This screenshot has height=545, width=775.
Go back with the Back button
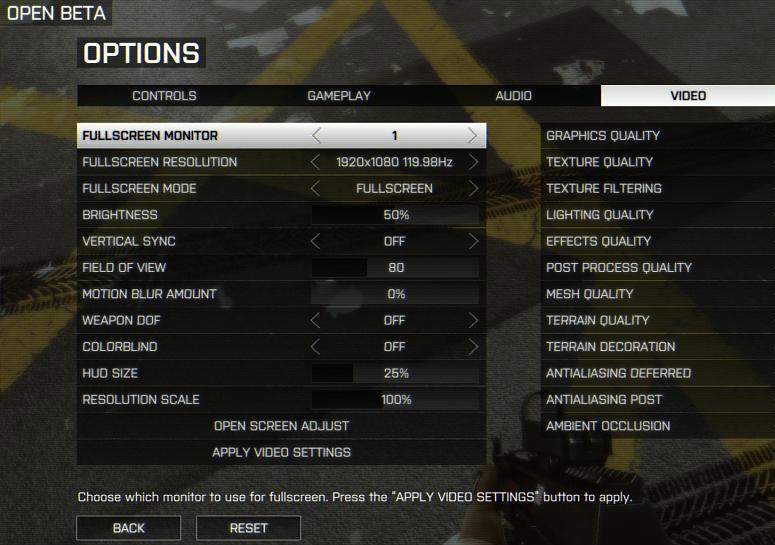128,528
